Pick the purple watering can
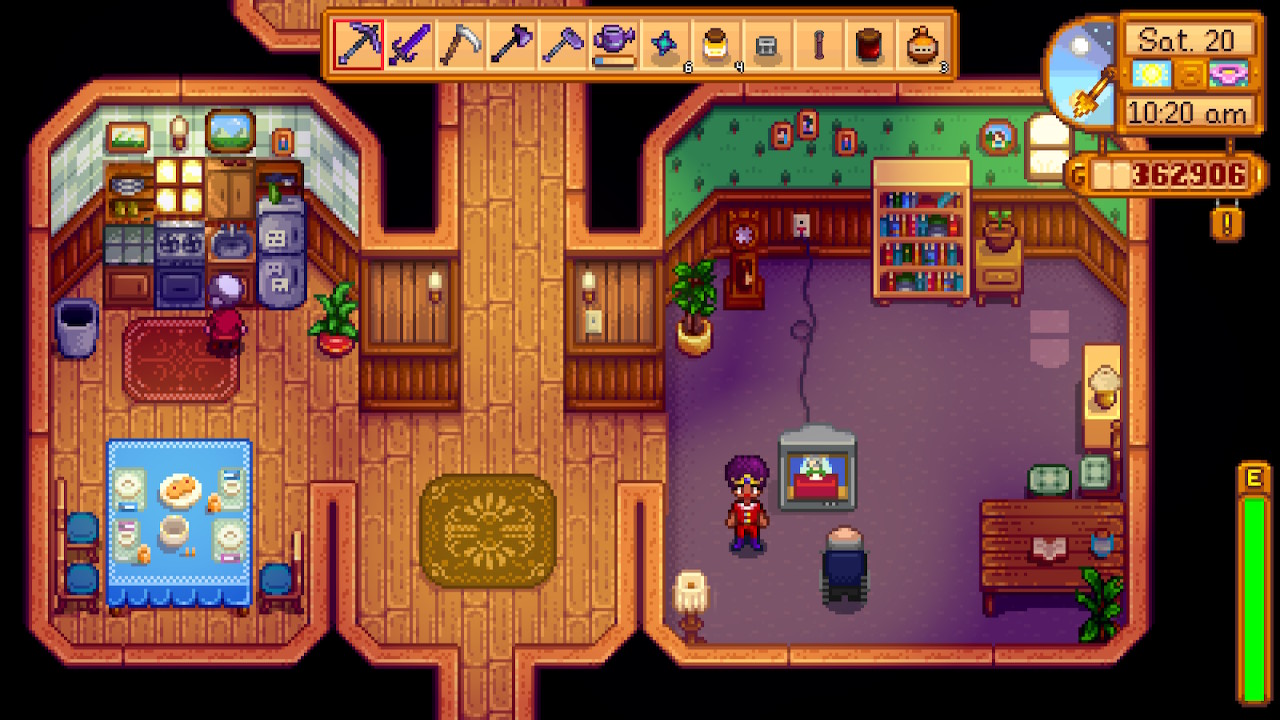1280x720 pixels. click(x=614, y=45)
